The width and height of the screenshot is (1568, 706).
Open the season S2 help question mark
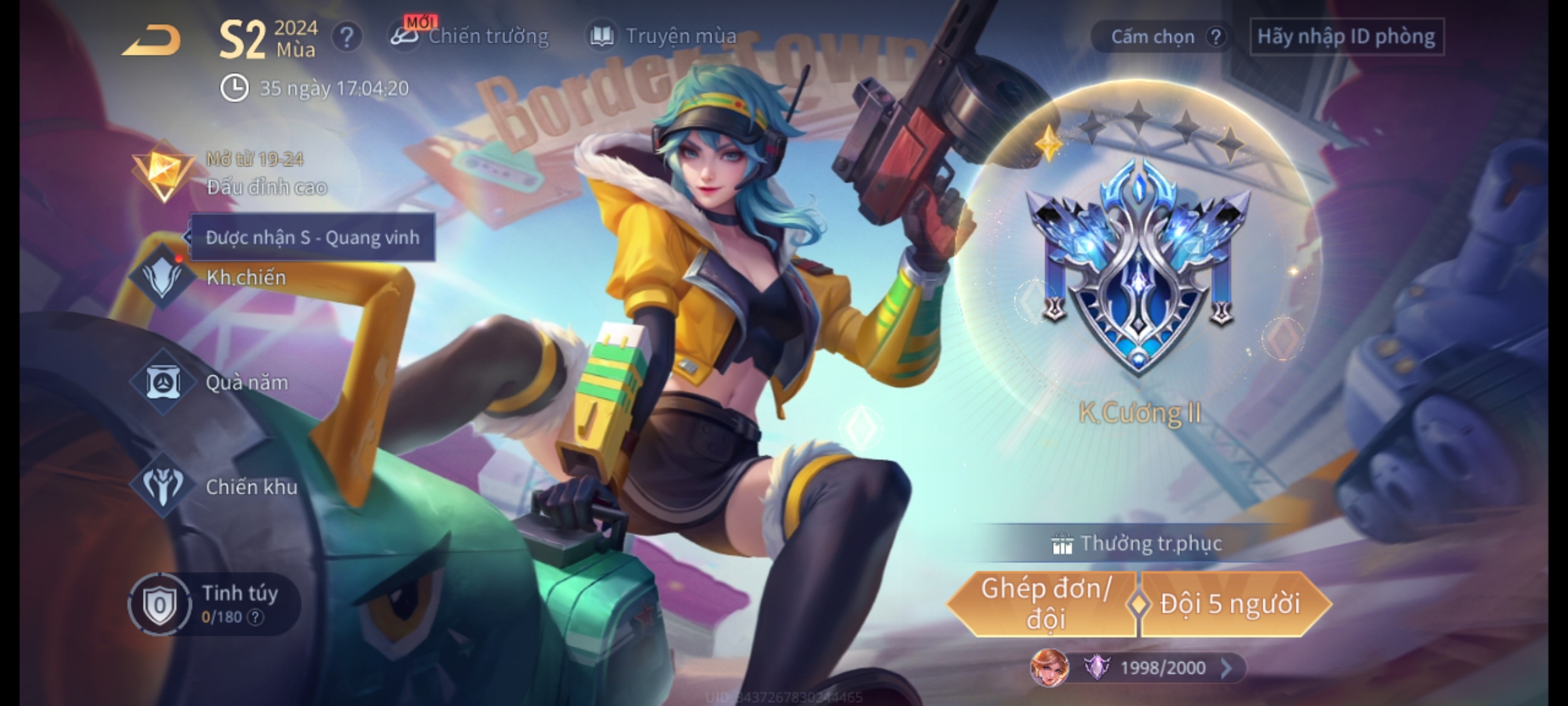346,37
